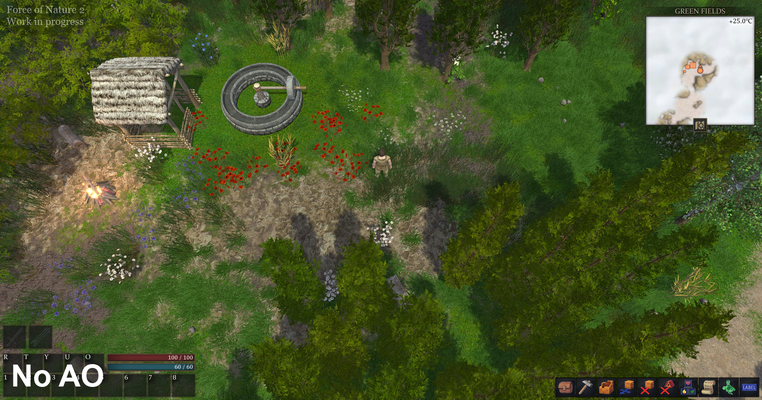Open the parchment scroll journal
Viewport: 762px width, 400px height.
coord(708,387)
